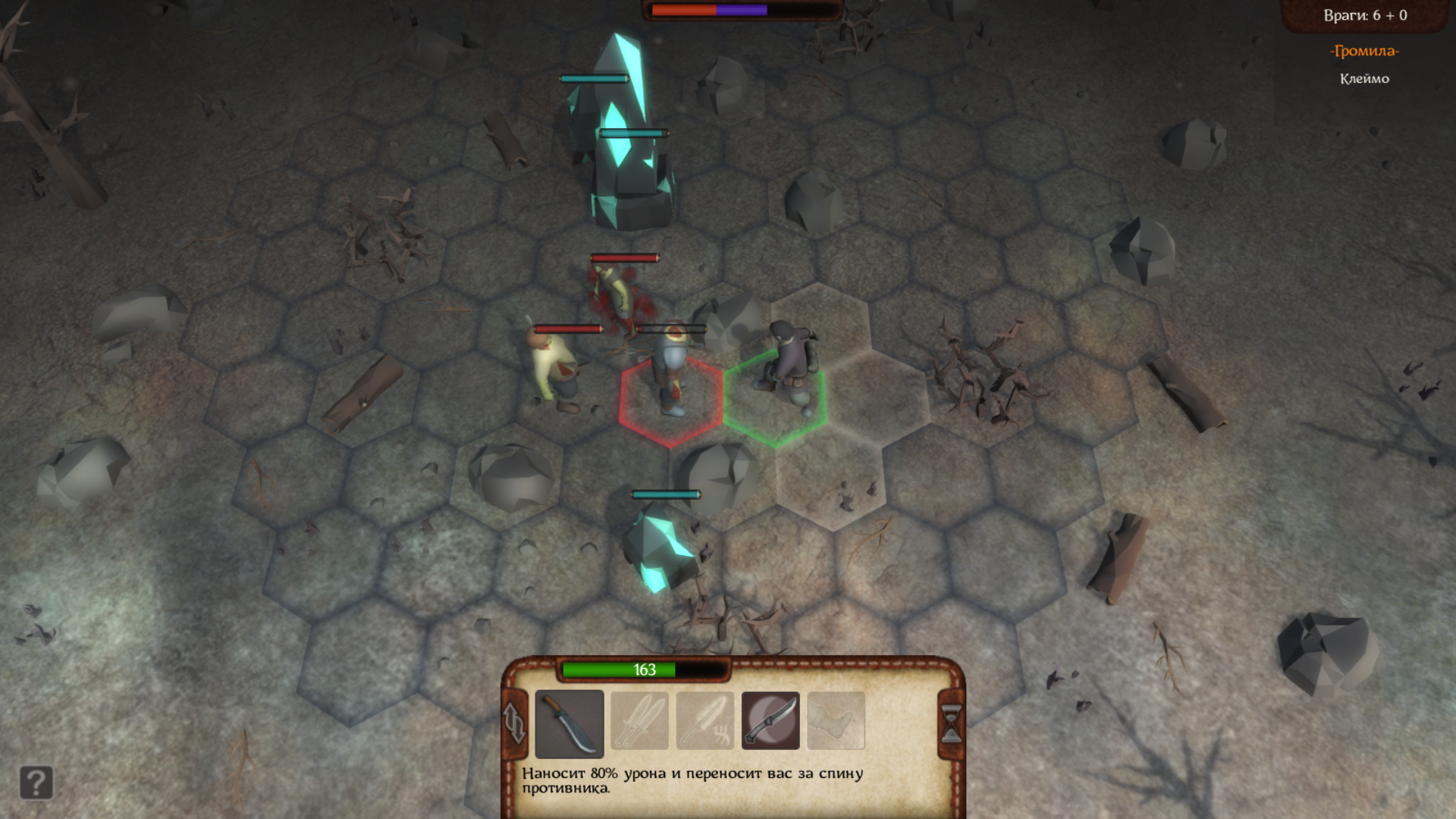Select the faded boot ability slot
Viewport: 1456px width, 819px height.
(x=836, y=720)
